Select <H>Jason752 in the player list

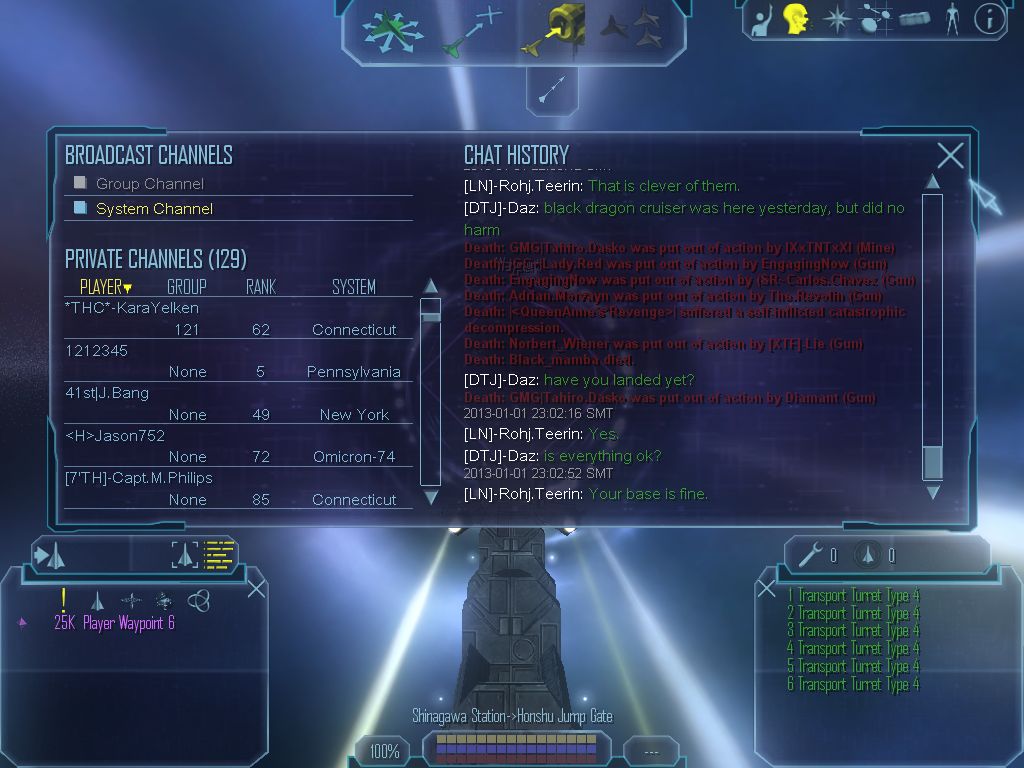point(114,436)
